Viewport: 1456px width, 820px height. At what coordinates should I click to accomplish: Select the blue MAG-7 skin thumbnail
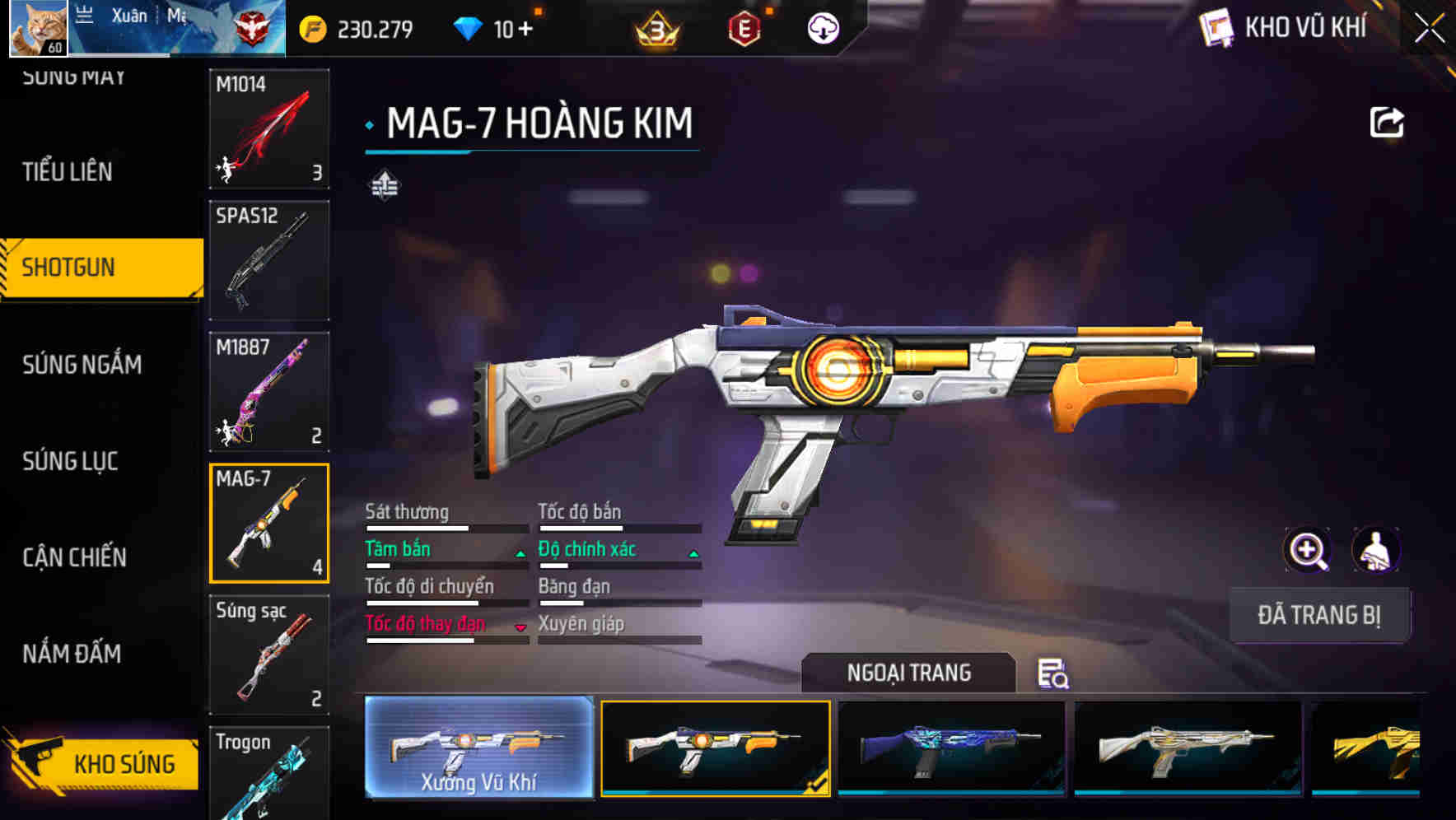[x=951, y=748]
